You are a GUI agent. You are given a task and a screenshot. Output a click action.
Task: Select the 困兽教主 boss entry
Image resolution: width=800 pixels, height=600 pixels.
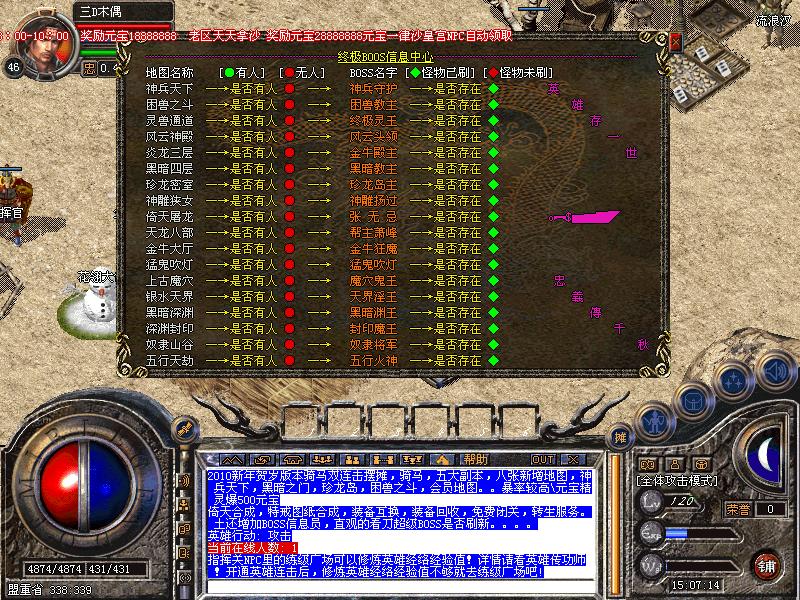372,104
